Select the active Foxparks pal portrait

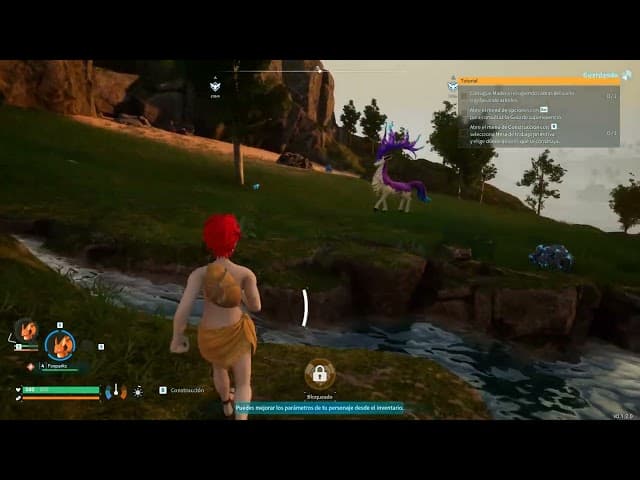point(60,345)
